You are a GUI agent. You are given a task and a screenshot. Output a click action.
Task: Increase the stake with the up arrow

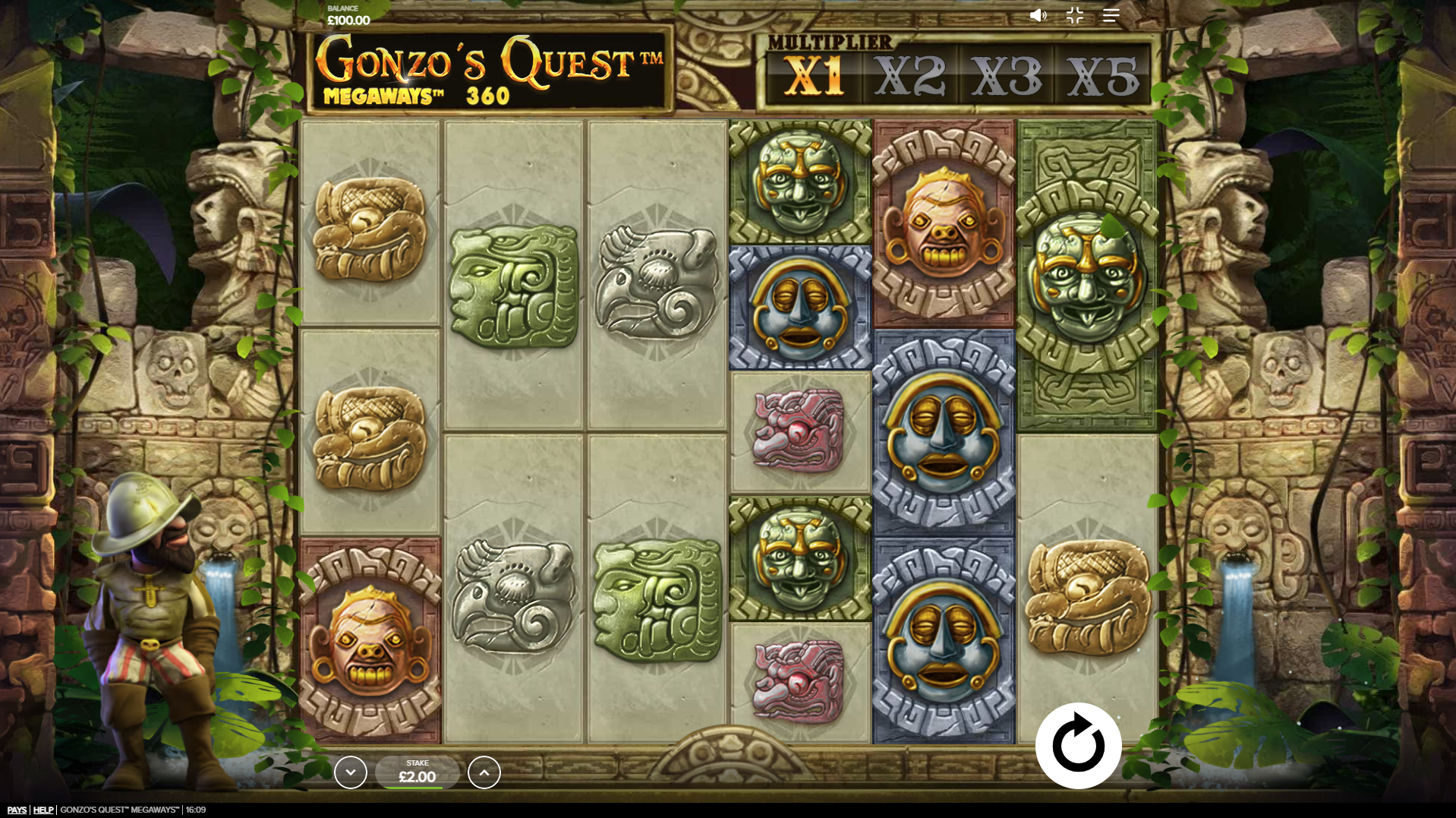[484, 772]
